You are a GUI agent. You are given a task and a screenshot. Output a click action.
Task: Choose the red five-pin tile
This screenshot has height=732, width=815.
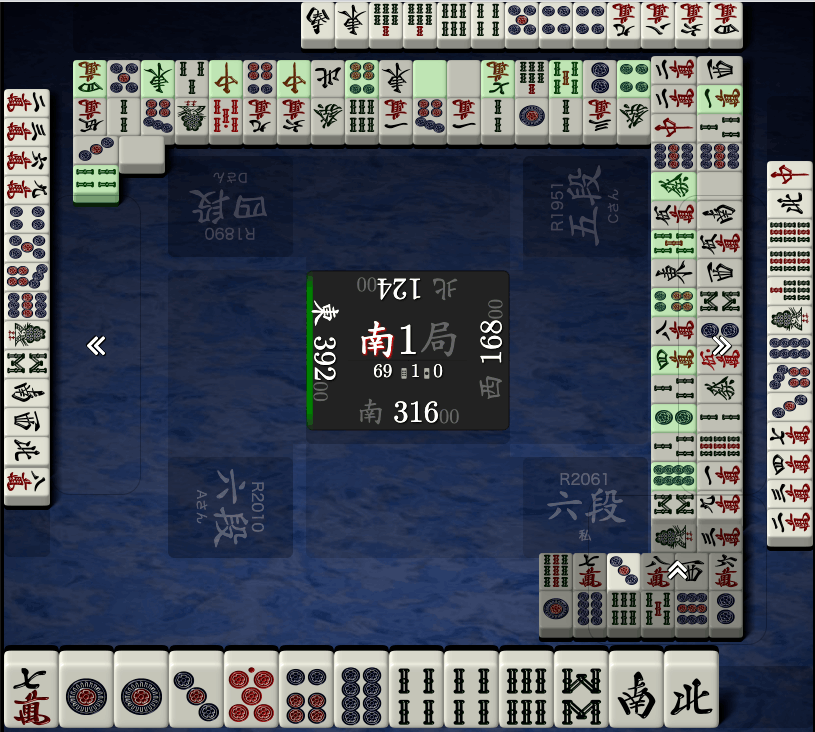pos(250,690)
